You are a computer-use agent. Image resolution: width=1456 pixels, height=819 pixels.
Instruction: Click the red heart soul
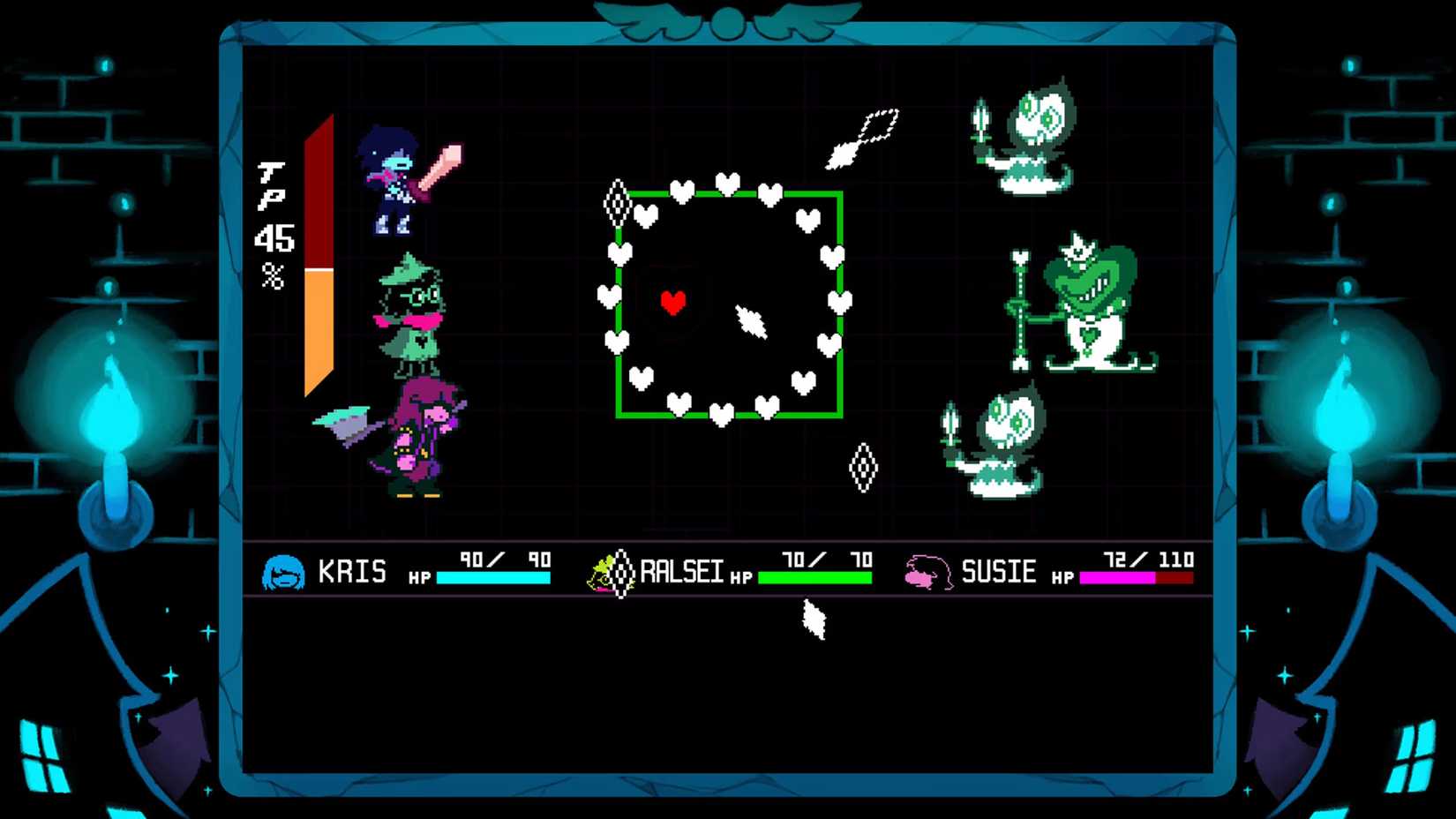(x=675, y=300)
